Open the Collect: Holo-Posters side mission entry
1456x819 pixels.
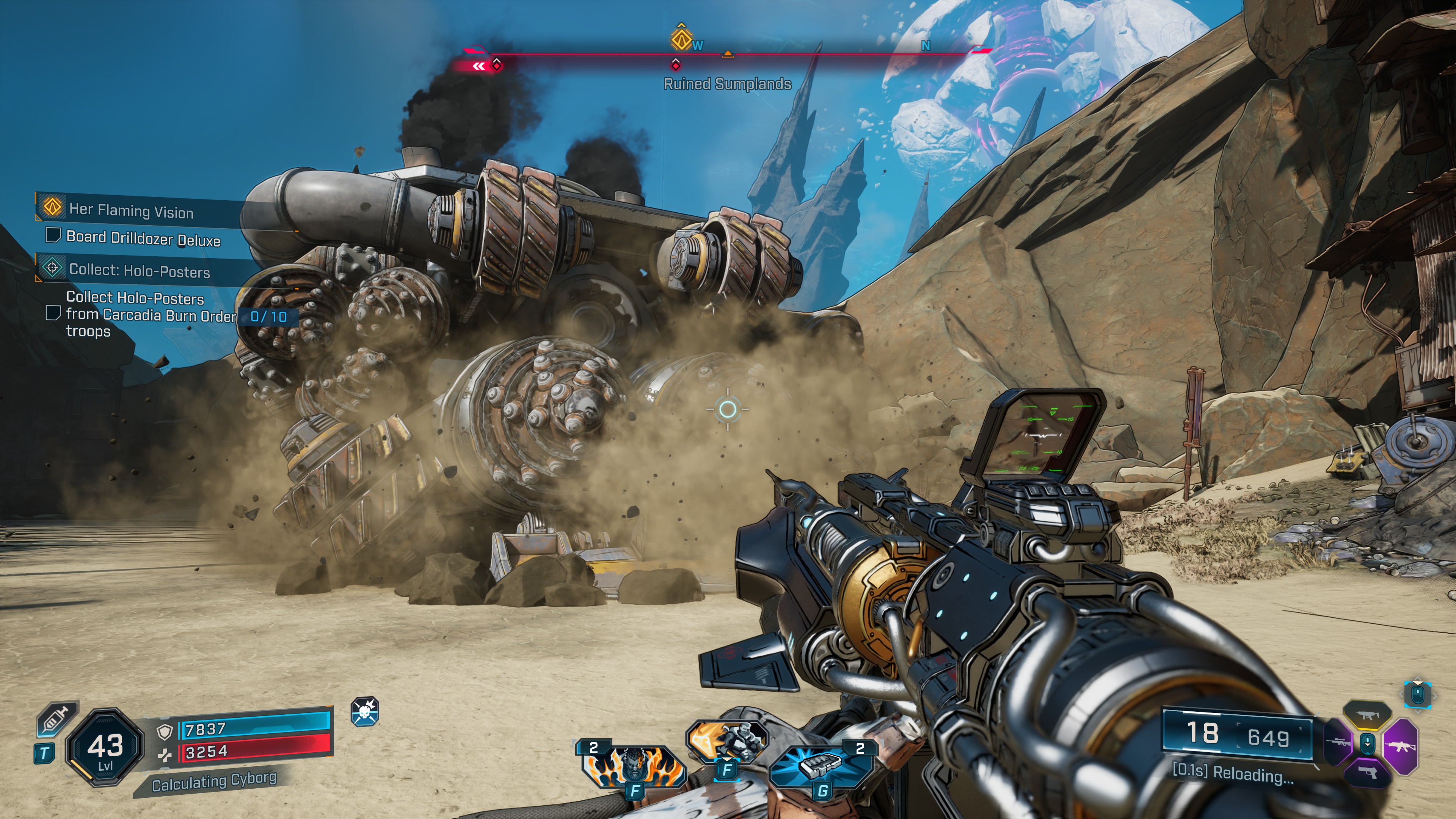(139, 271)
